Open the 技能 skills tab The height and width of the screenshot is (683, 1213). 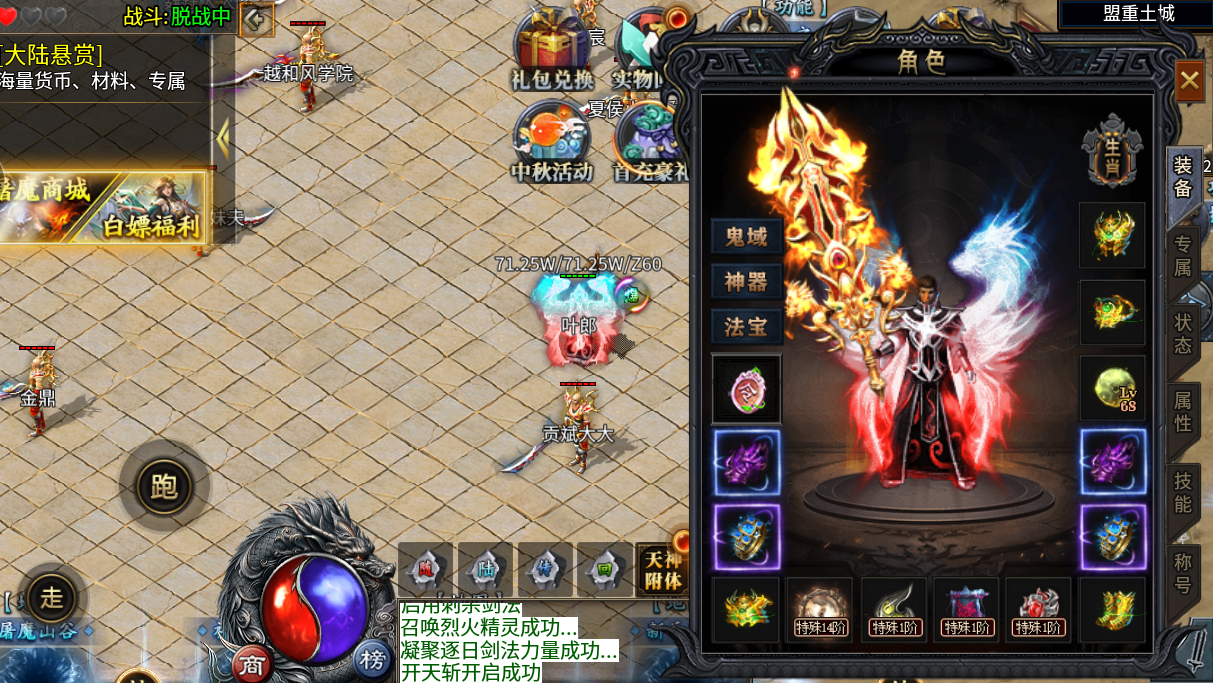(1183, 491)
